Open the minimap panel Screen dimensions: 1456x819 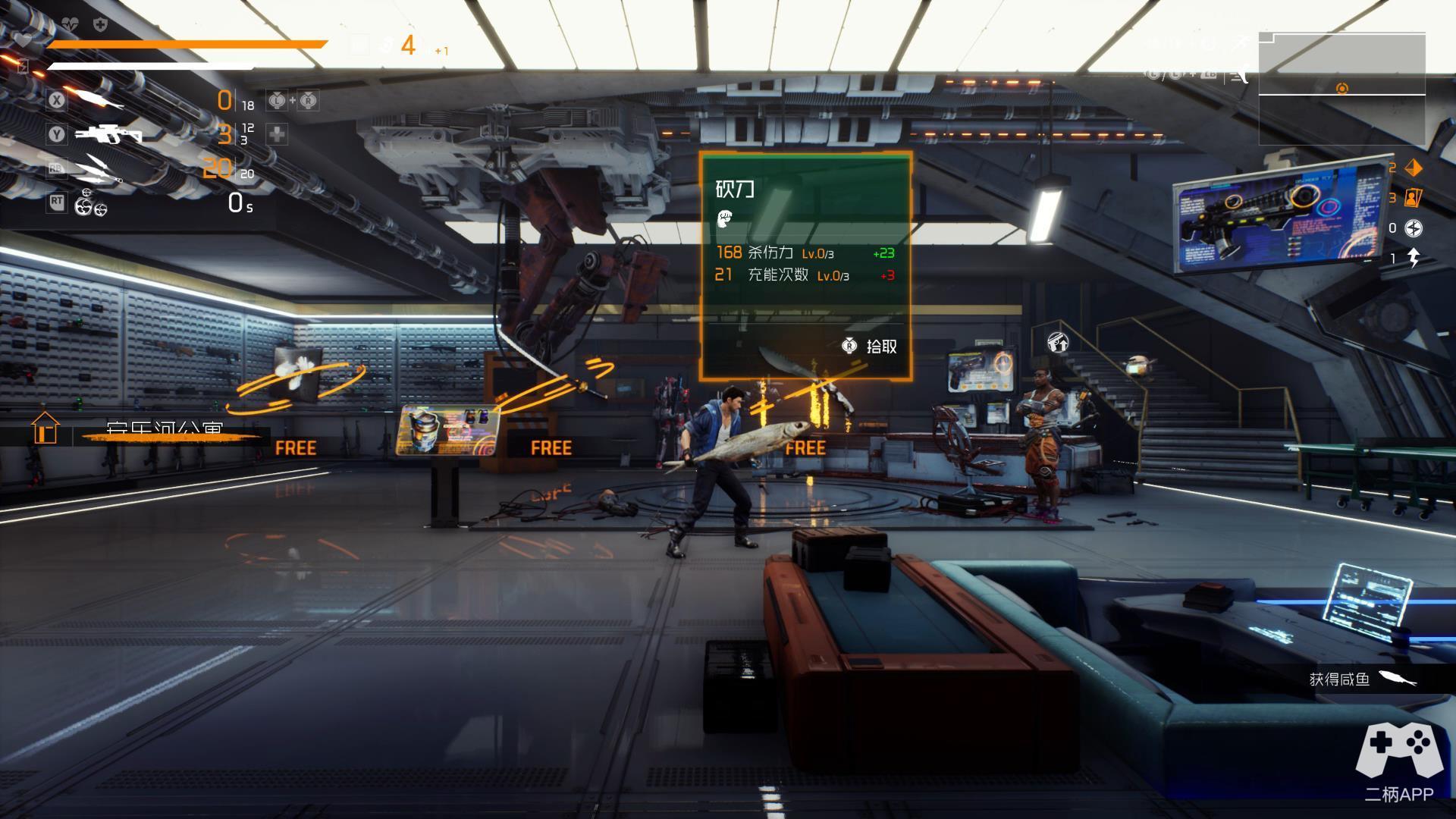point(1341,89)
